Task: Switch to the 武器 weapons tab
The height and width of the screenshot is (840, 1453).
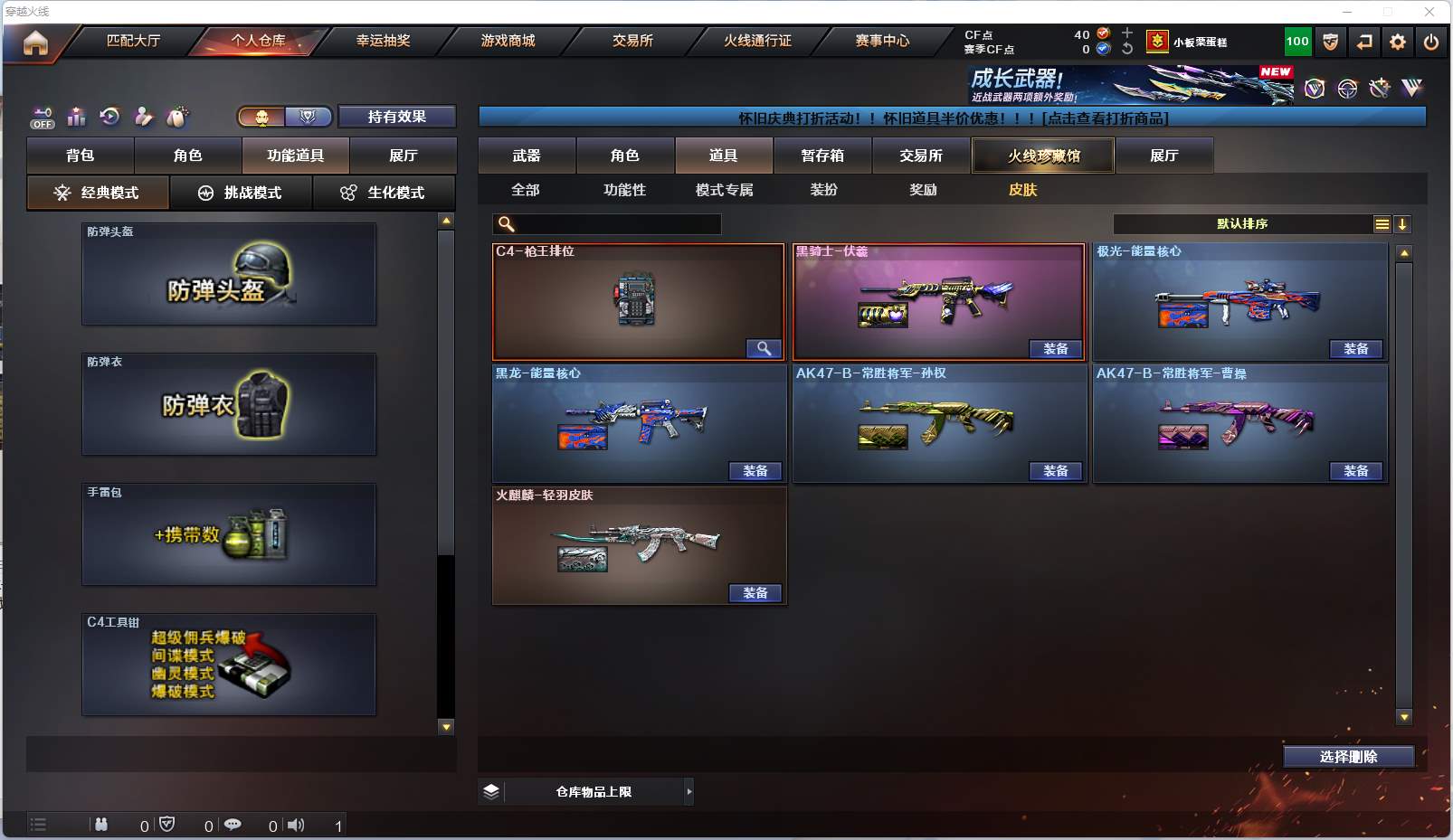Action: point(527,156)
